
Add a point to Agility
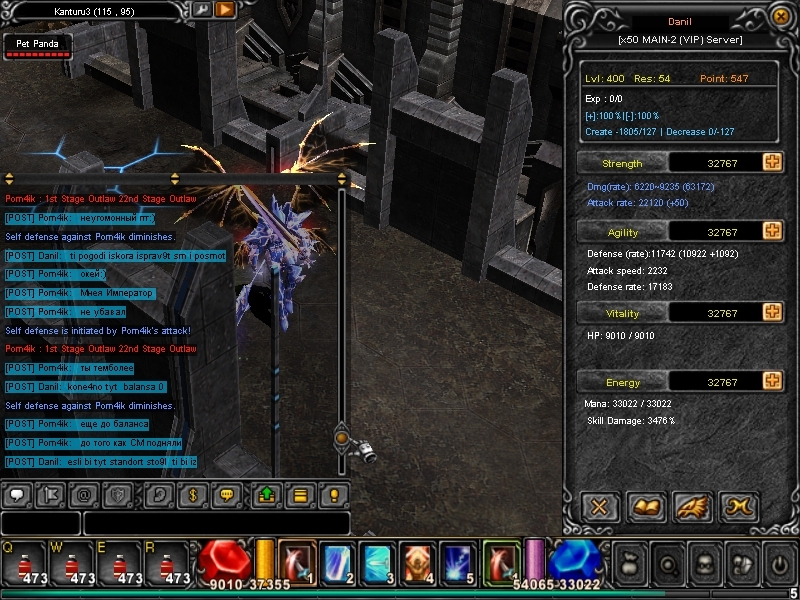coord(772,231)
